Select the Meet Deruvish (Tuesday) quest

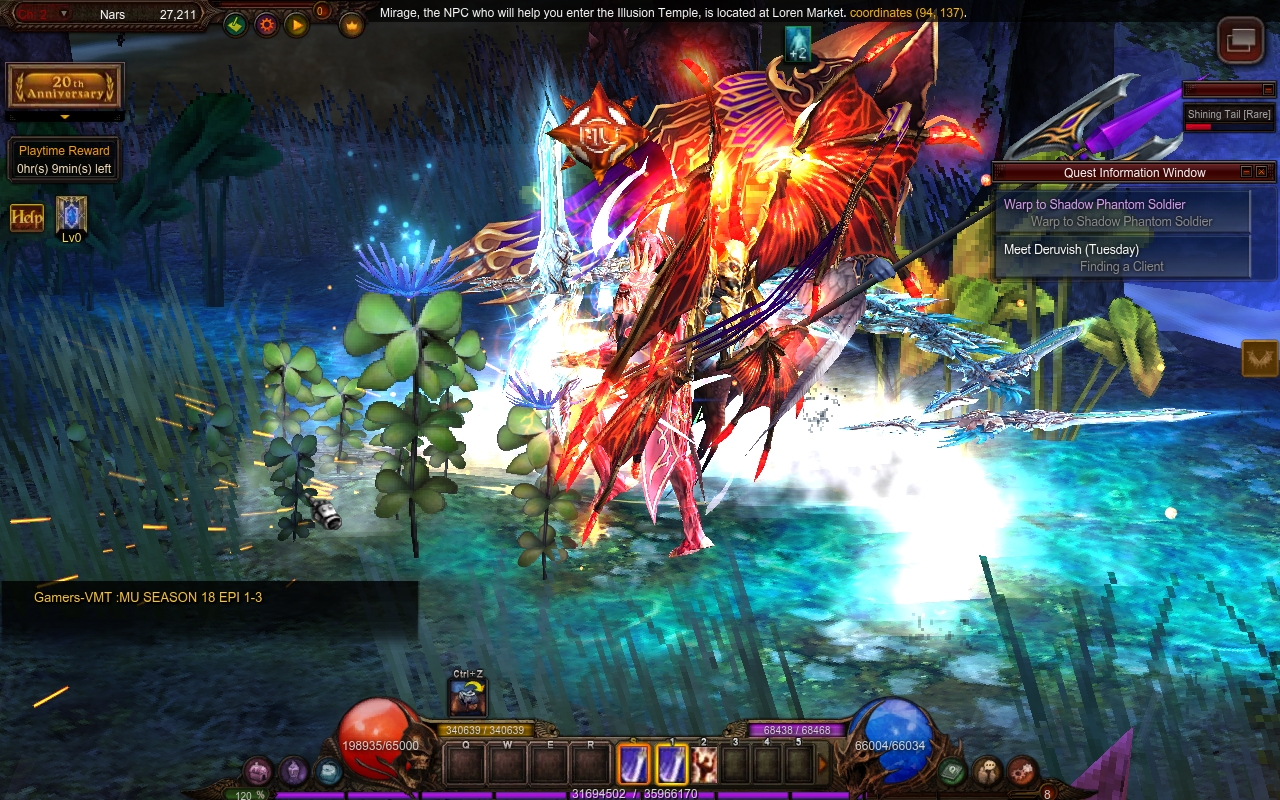(1122, 257)
